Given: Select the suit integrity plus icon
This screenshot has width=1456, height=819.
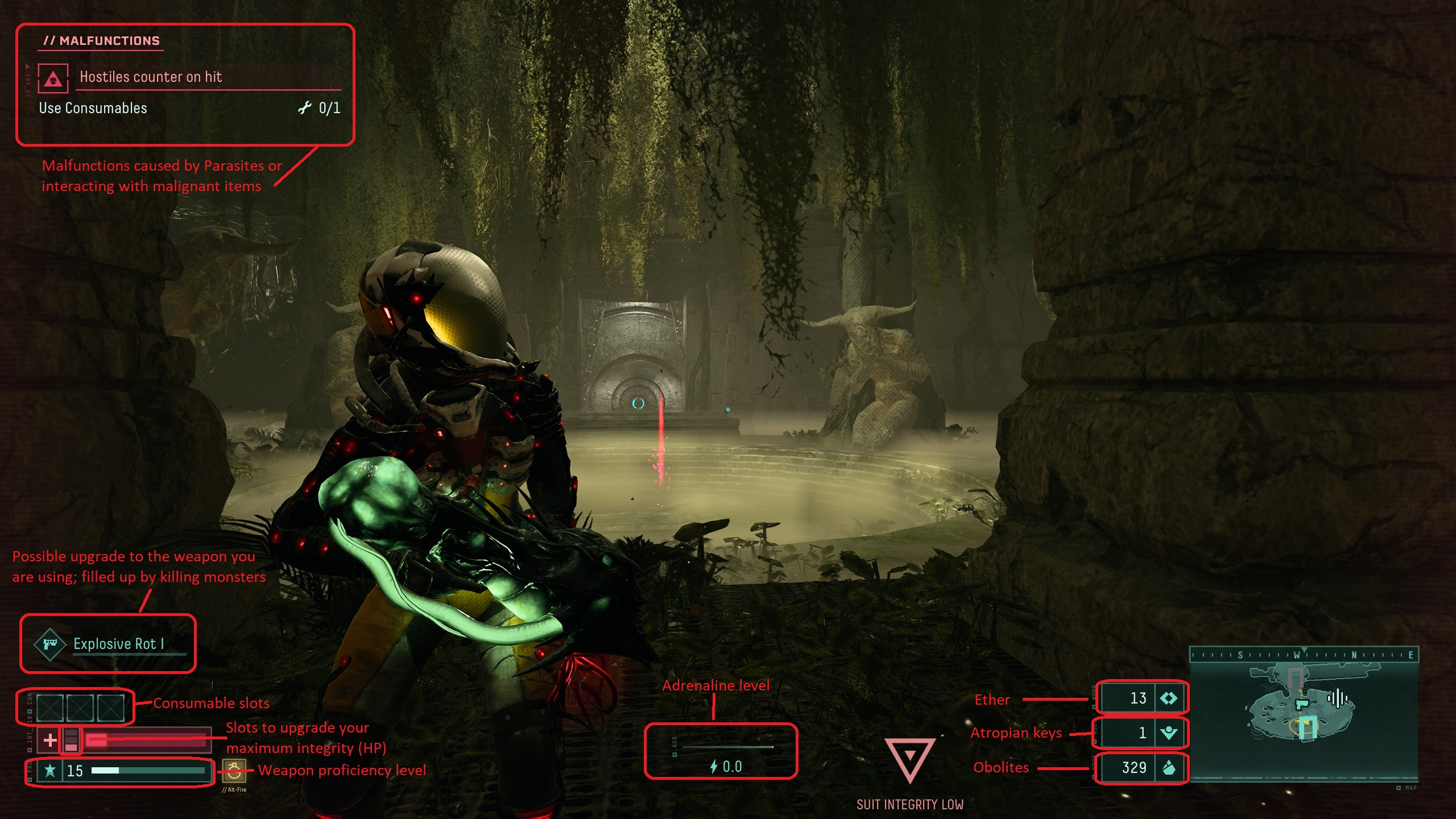Looking at the screenshot, I should (x=50, y=740).
